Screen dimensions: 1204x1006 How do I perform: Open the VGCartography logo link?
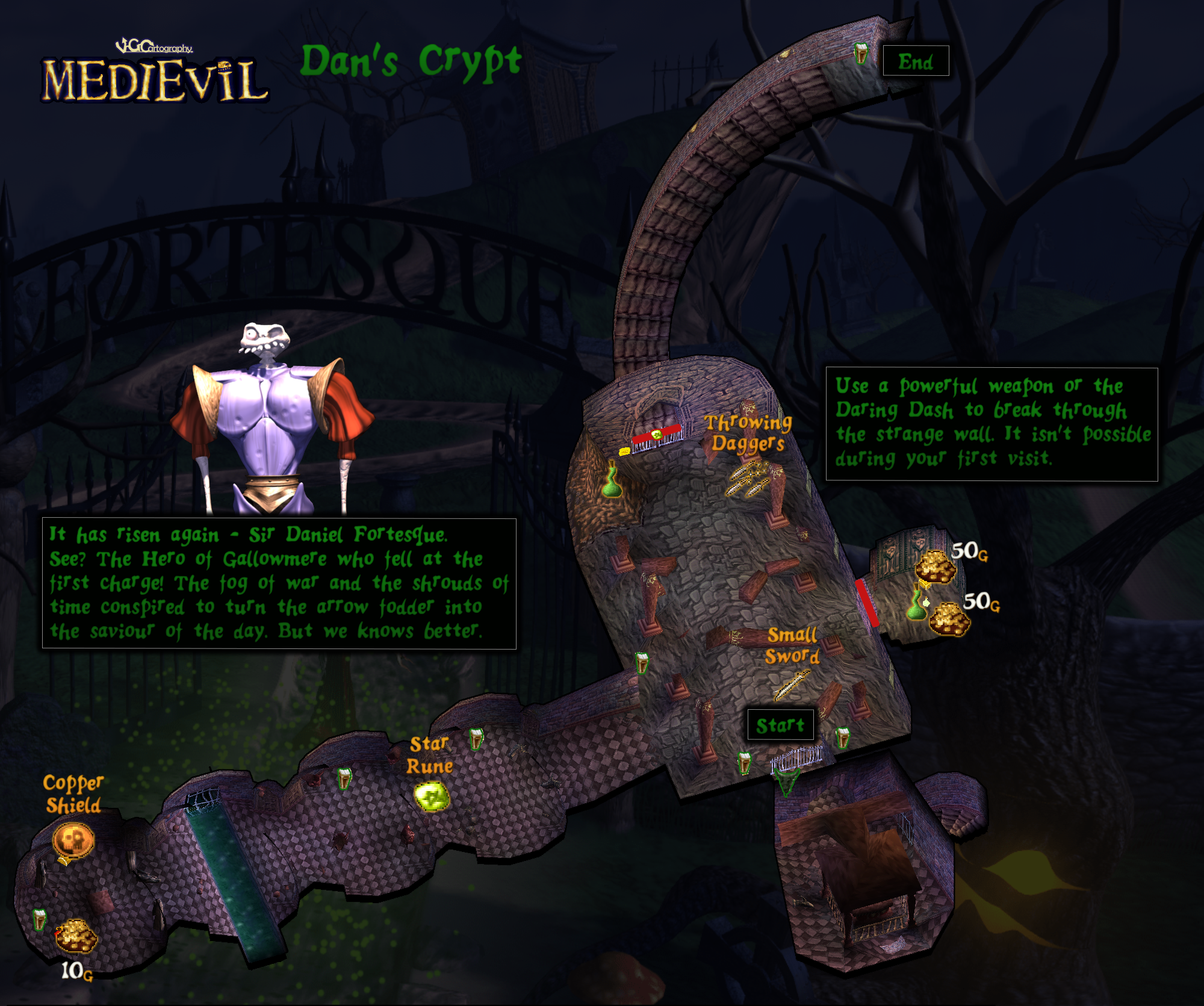[154, 46]
